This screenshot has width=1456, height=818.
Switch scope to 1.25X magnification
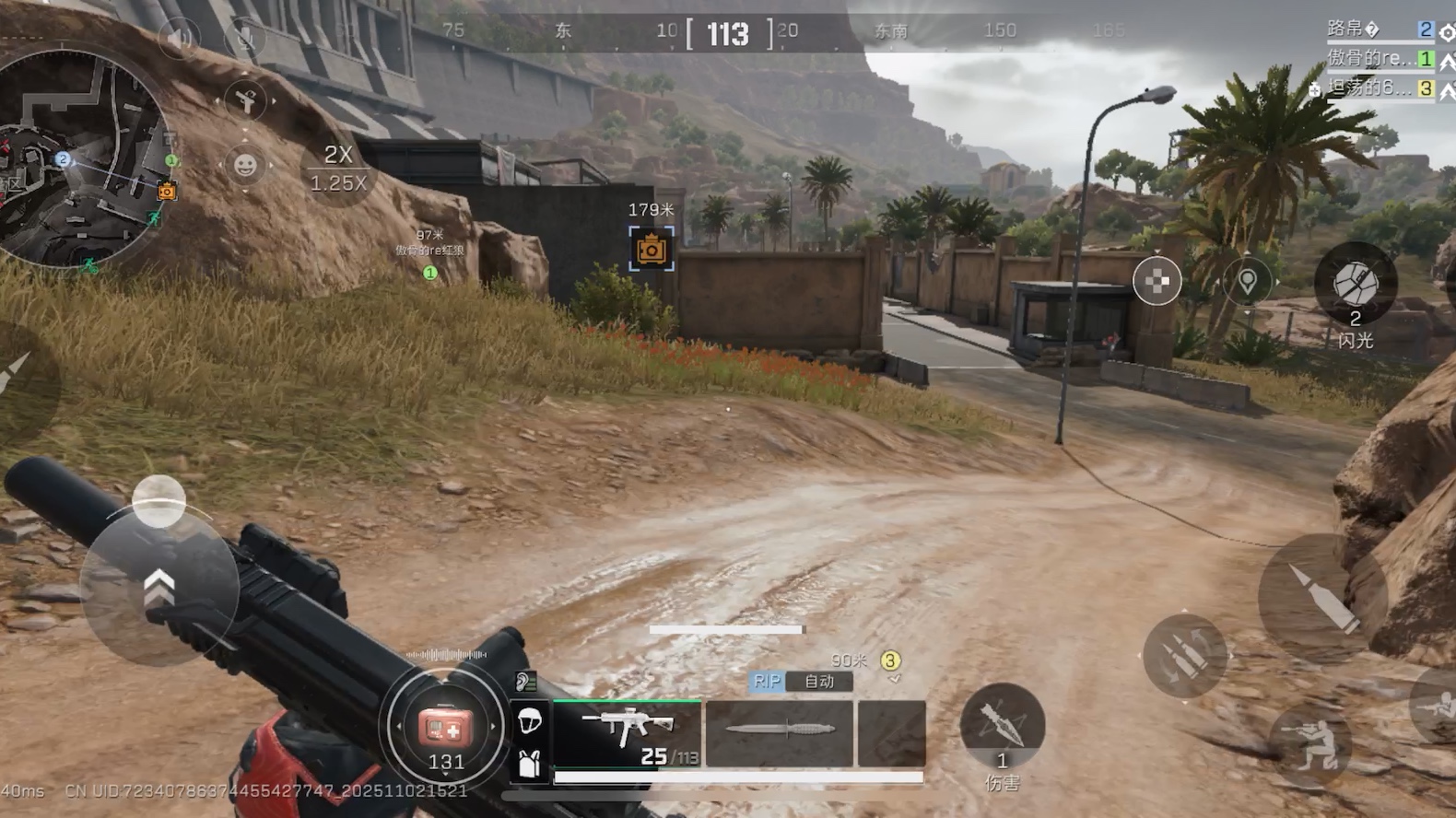click(x=338, y=183)
